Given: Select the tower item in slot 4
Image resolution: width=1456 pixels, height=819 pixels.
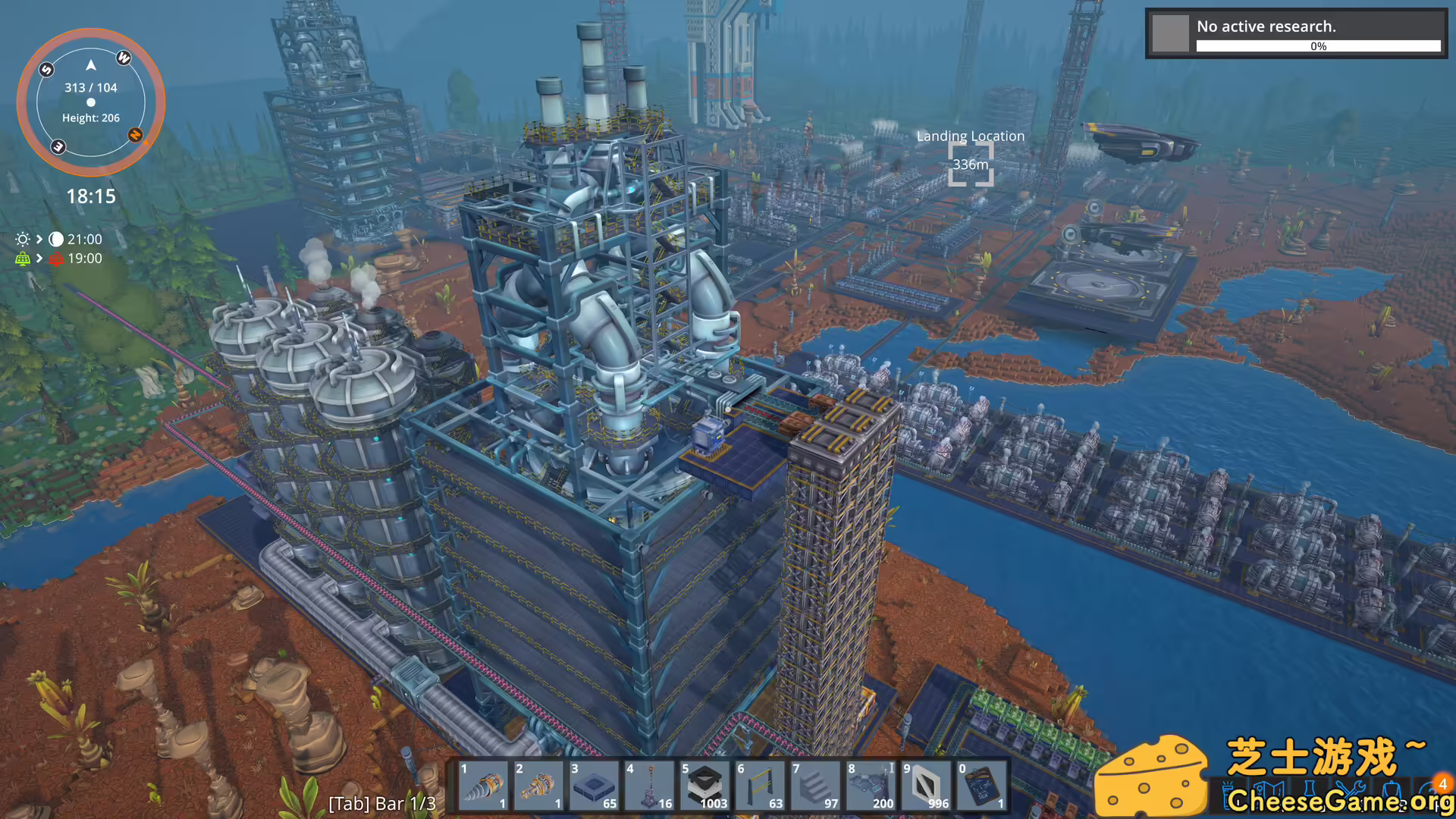Looking at the screenshot, I should [x=650, y=786].
